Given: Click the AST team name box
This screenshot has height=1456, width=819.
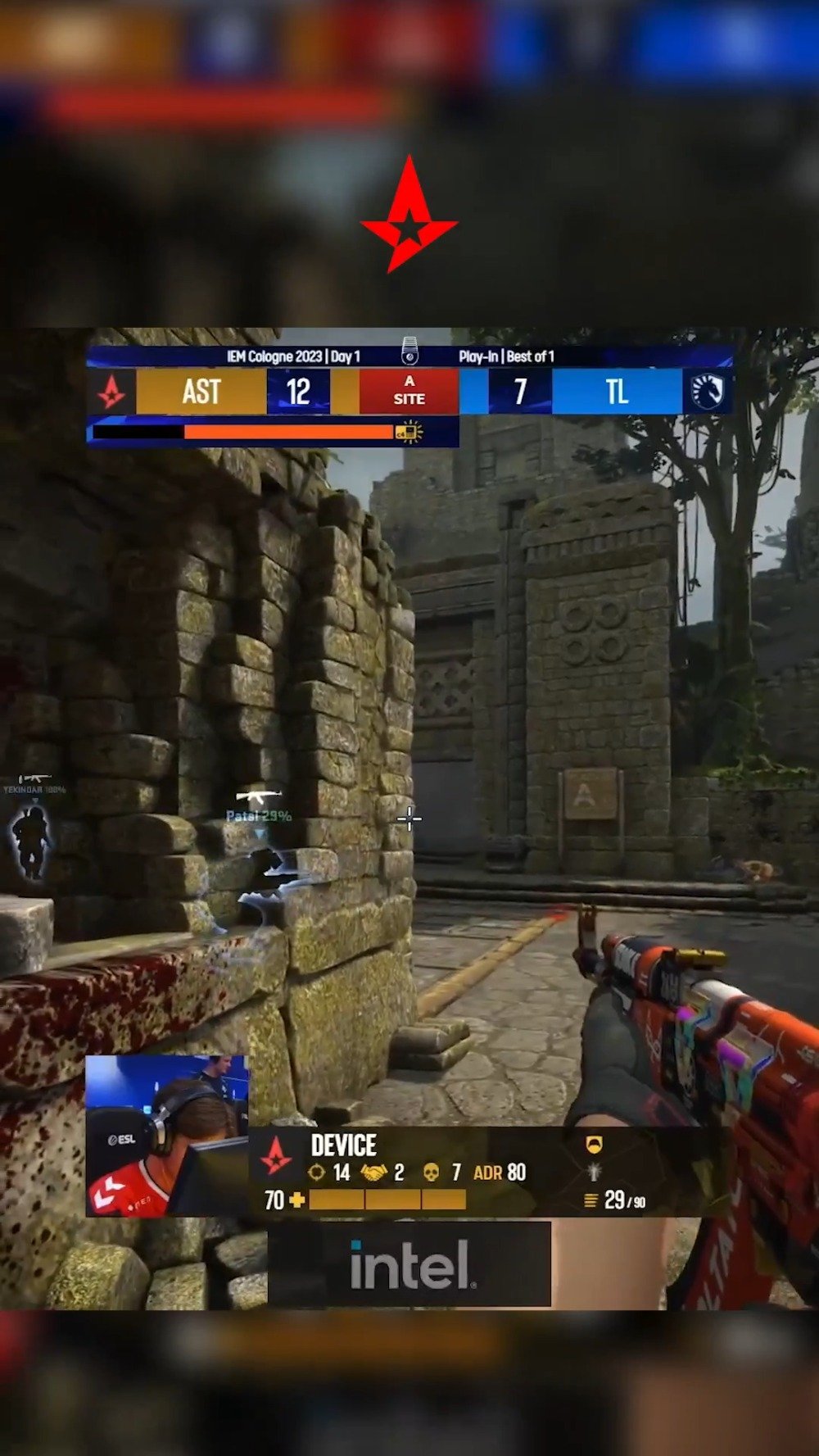Looking at the screenshot, I should click(201, 392).
